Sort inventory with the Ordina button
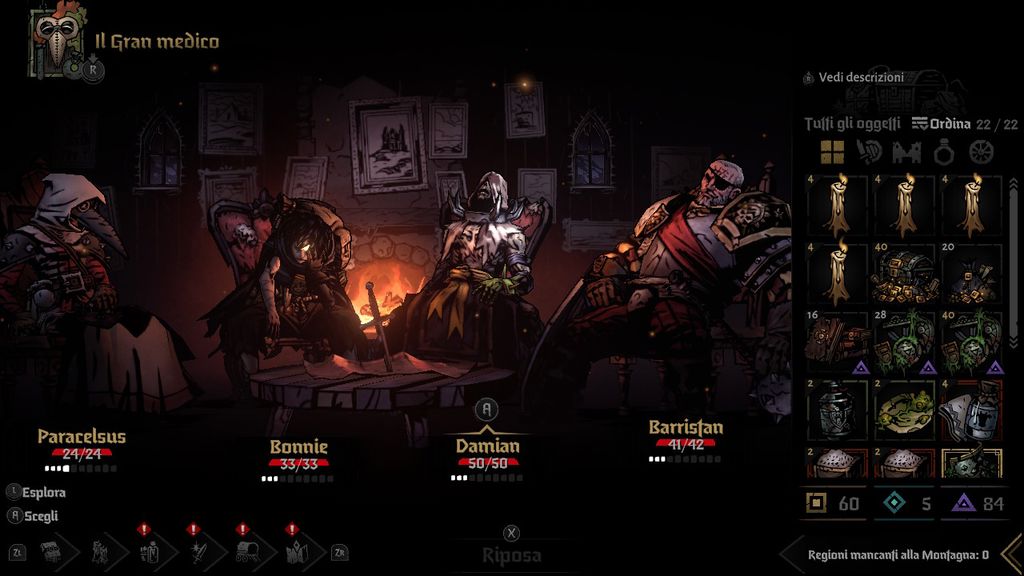Viewport: 1024px width, 576px height. pyautogui.click(x=941, y=124)
